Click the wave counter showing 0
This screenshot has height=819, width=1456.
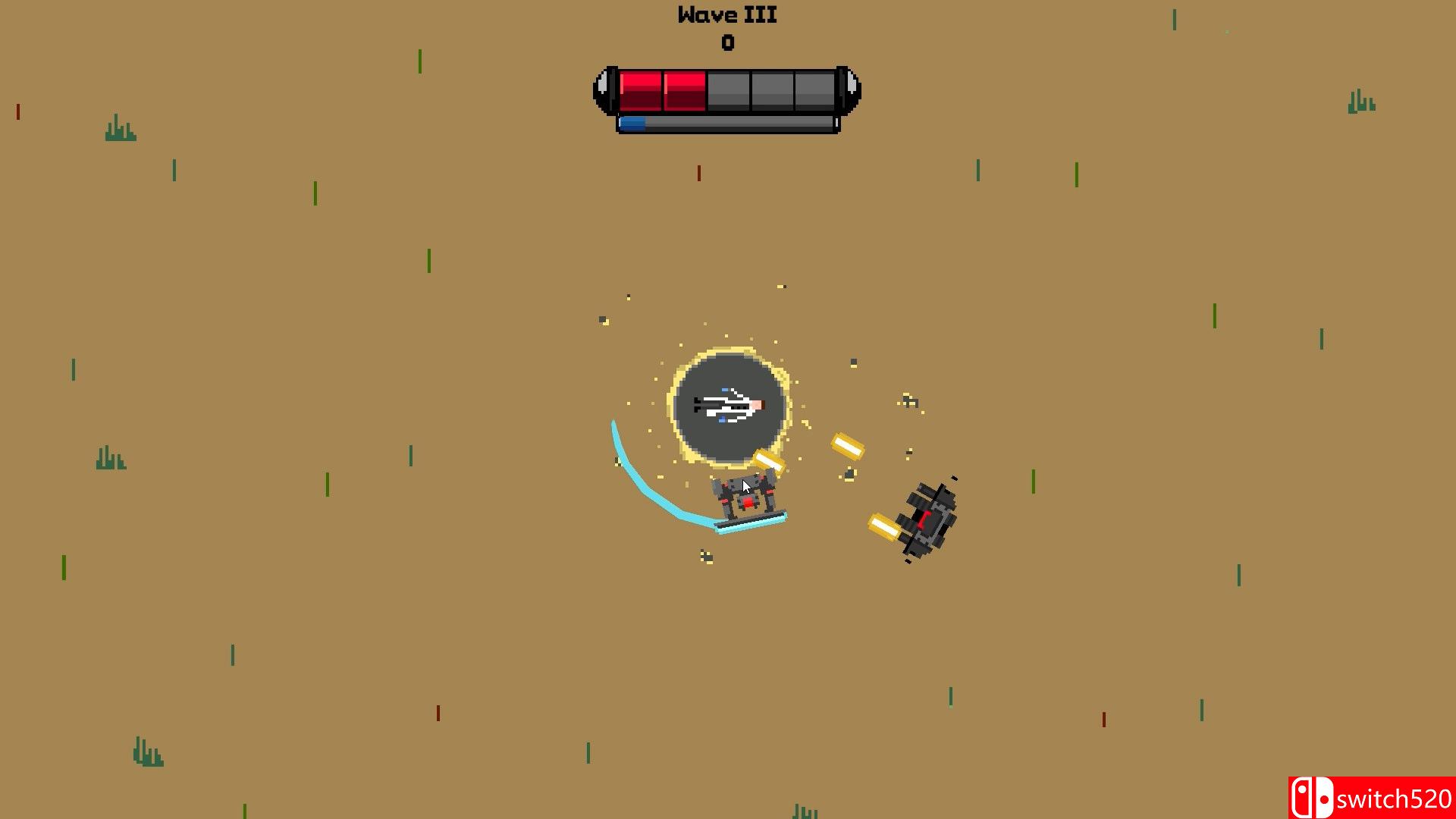point(728,44)
